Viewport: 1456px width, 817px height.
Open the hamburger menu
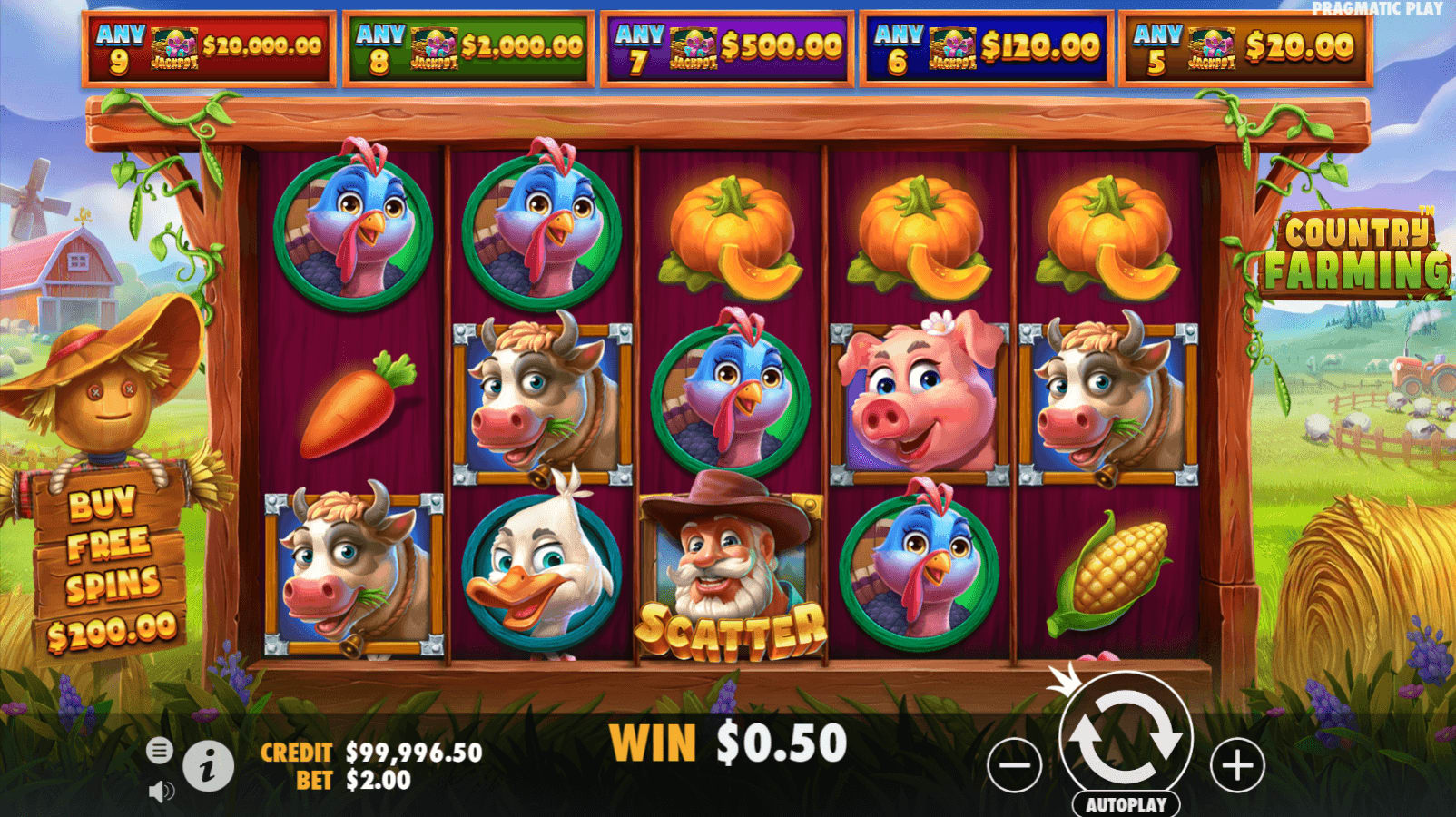pos(159,751)
